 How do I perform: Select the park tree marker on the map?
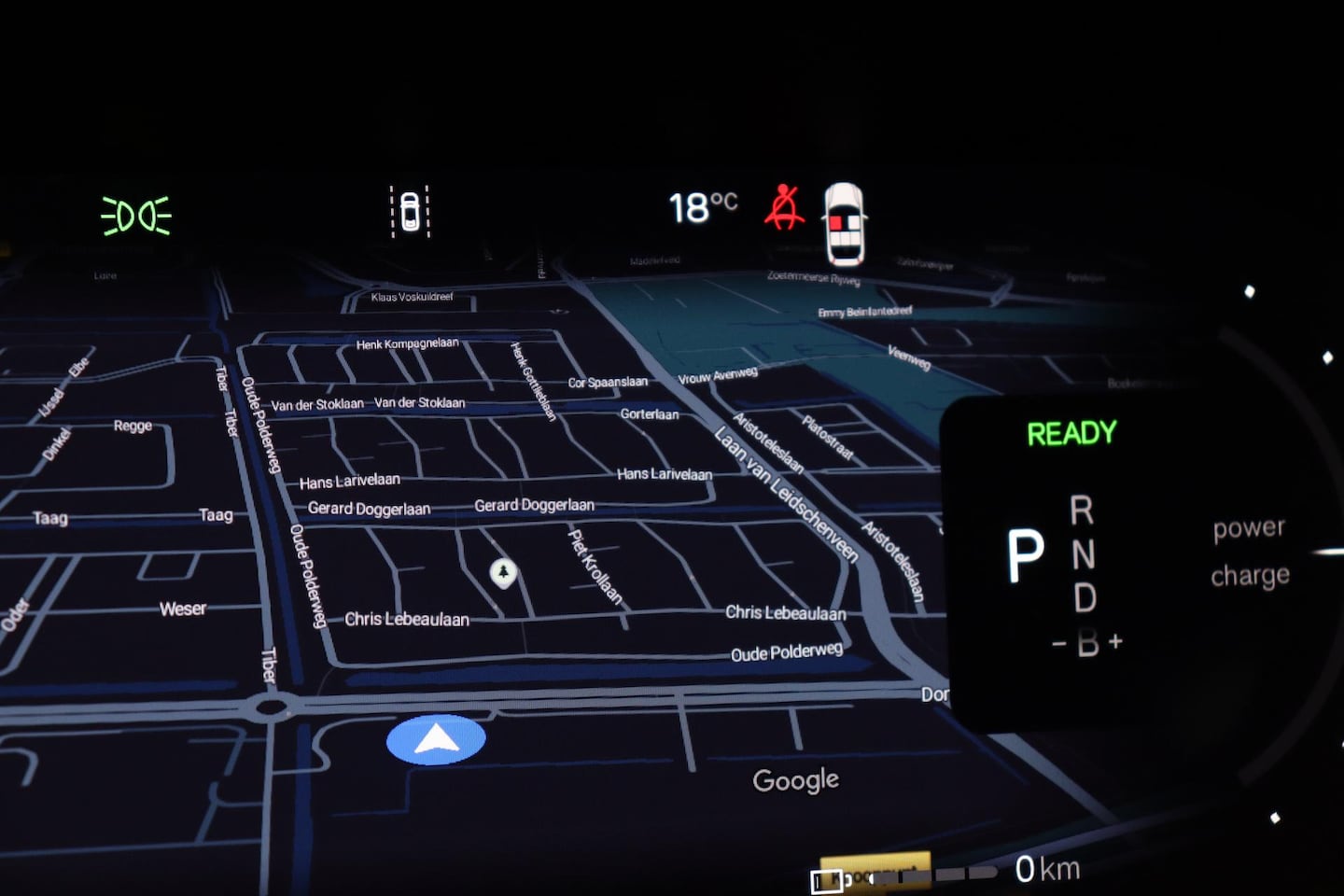[503, 571]
